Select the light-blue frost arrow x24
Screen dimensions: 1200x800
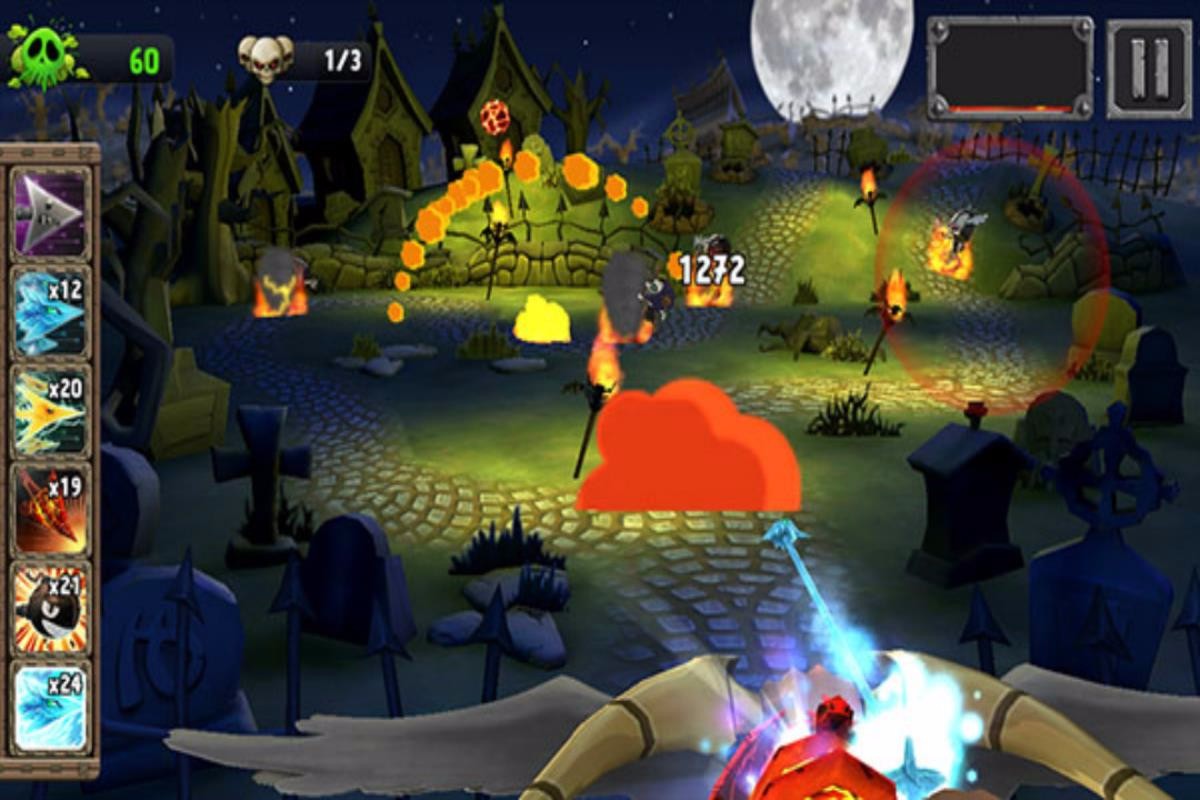[51, 707]
